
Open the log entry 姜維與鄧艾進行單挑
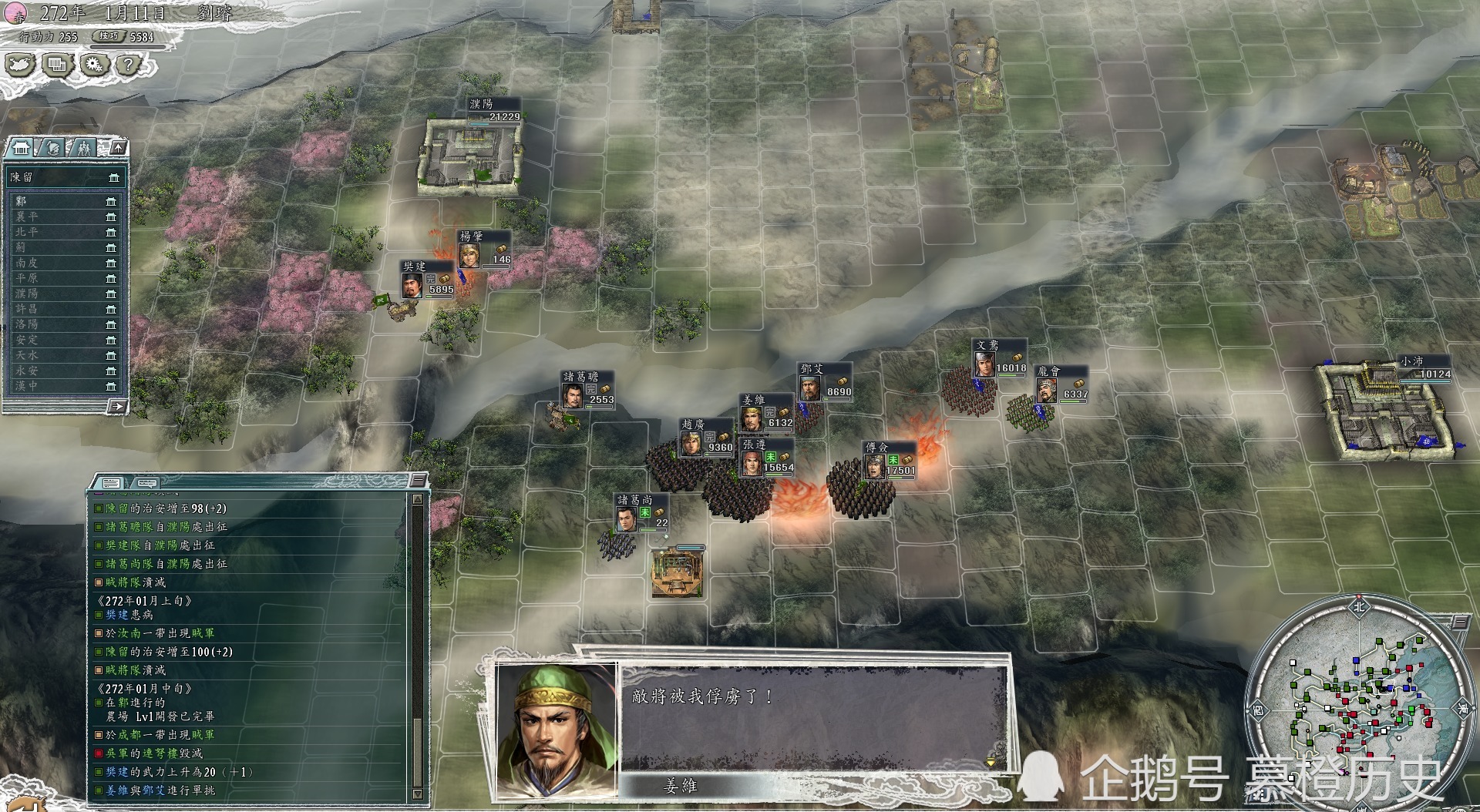pyautogui.click(x=160, y=790)
